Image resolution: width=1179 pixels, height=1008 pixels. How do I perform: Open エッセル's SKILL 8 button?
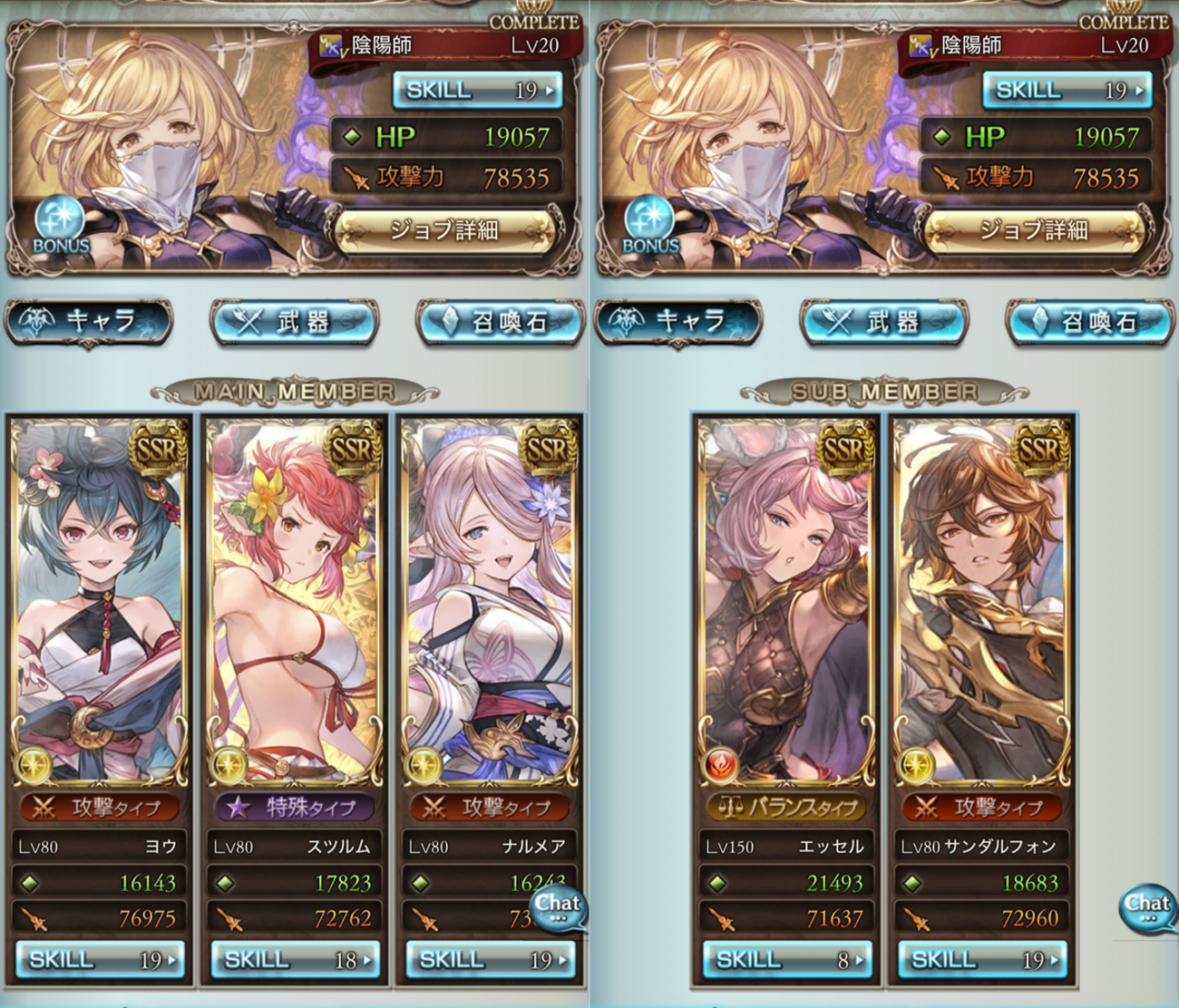786,959
